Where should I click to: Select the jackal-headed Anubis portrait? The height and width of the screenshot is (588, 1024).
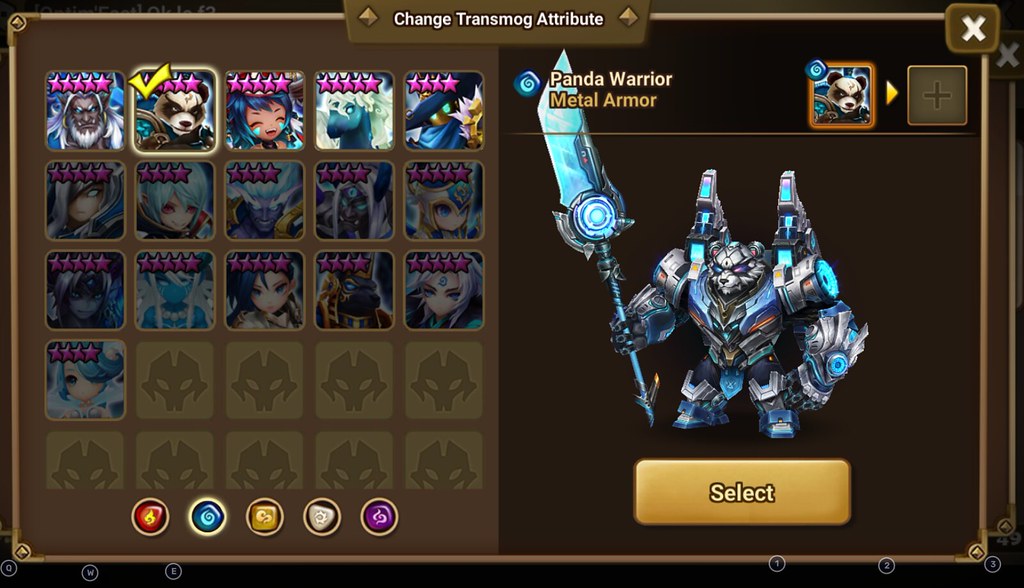(354, 290)
